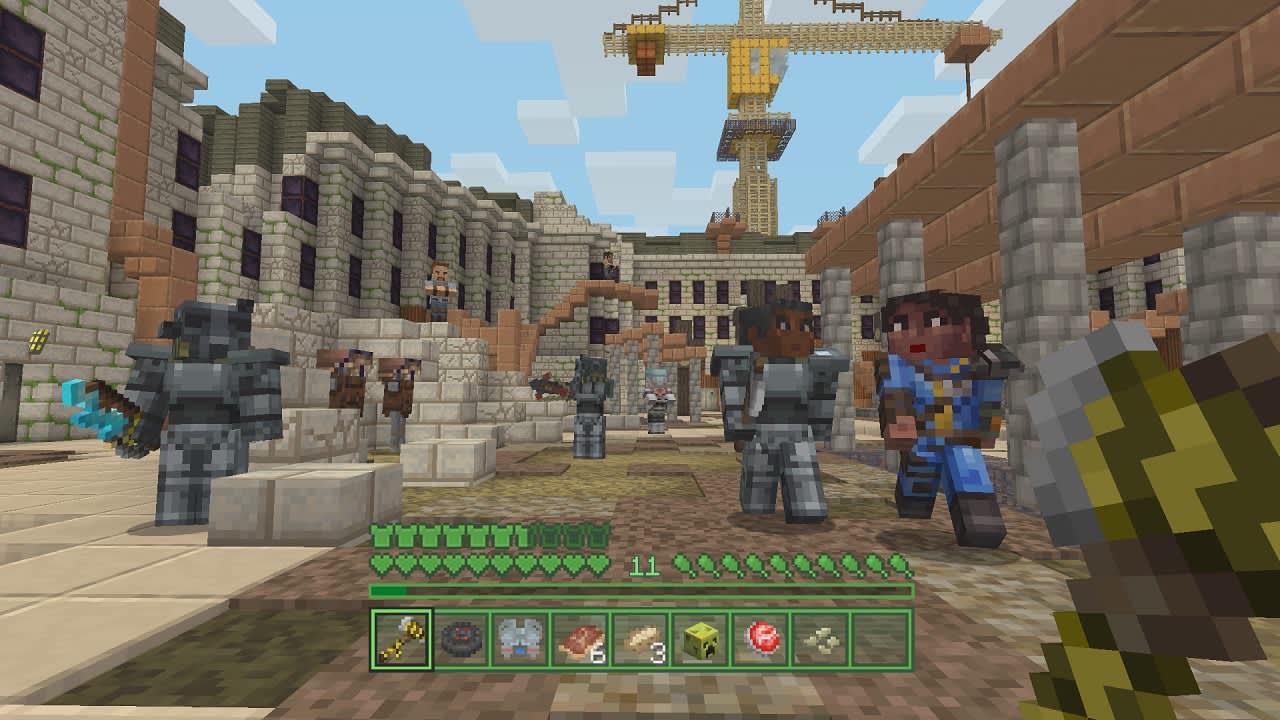Image resolution: width=1280 pixels, height=720 pixels.
Task: Select the dark round mine item slot
Action: pos(461,639)
